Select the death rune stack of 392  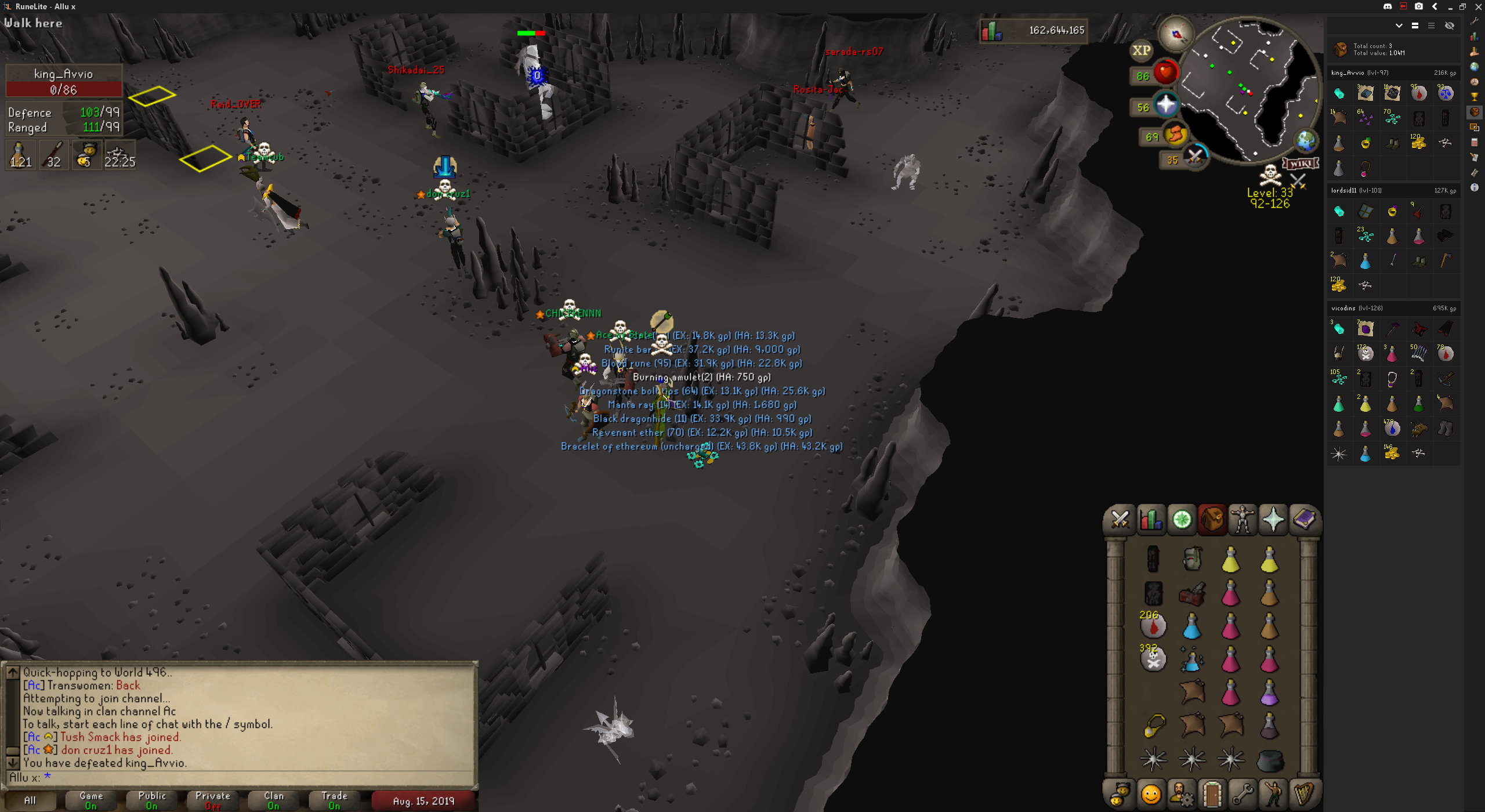point(1153,659)
